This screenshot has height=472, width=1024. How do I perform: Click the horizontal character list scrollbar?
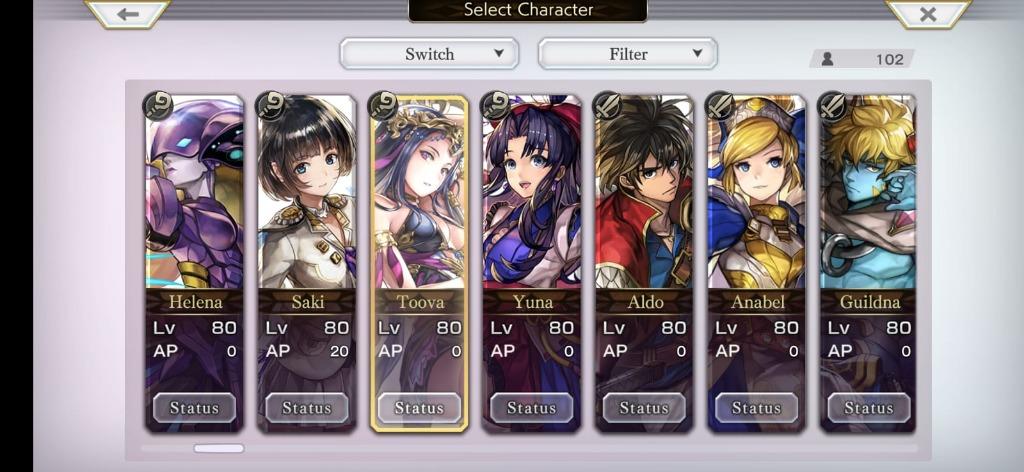click(219, 448)
